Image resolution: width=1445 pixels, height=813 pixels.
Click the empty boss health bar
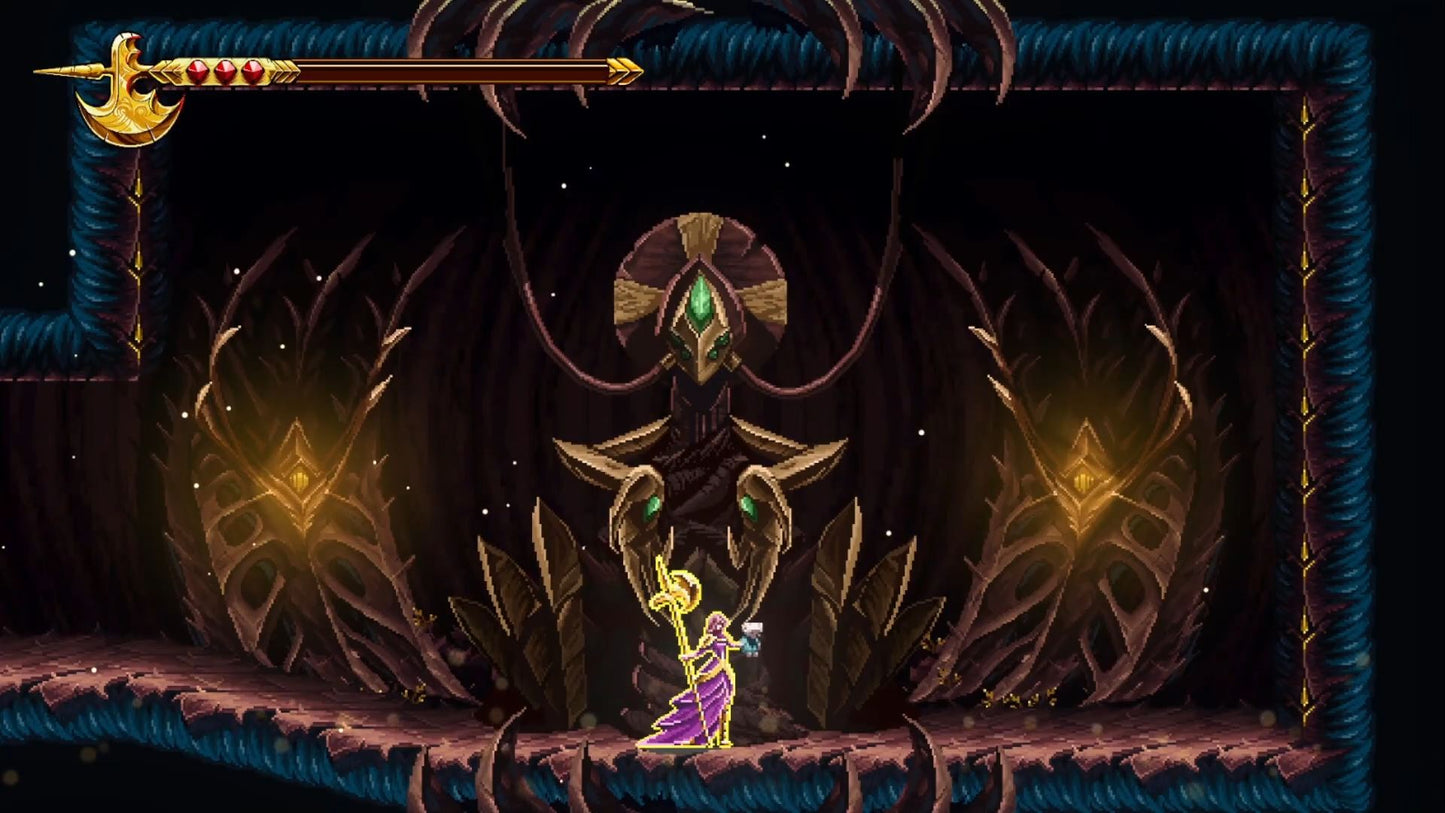[x=450, y=70]
